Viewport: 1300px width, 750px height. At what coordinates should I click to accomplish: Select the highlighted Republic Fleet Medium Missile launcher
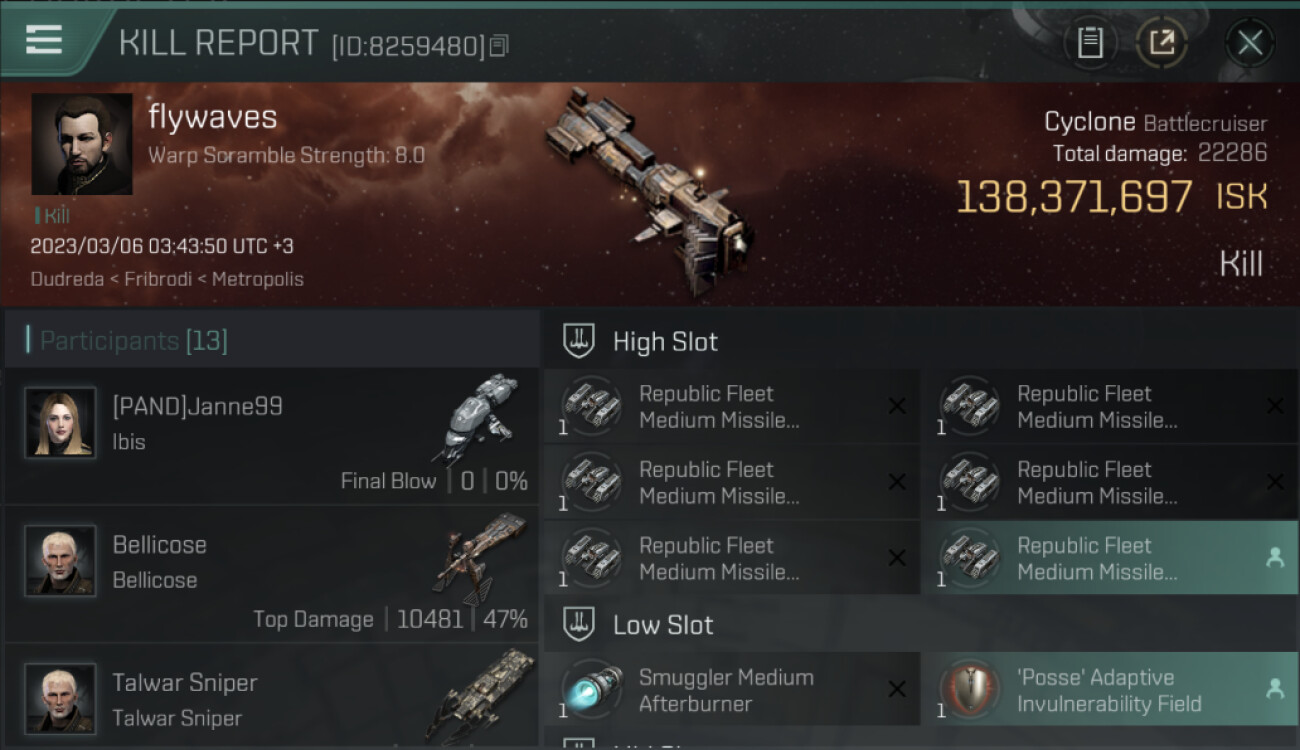coord(1110,558)
